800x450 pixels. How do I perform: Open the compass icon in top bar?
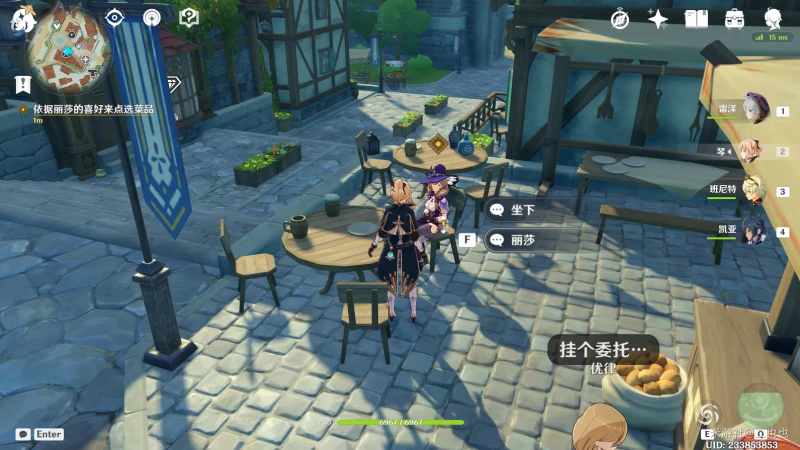[620, 18]
